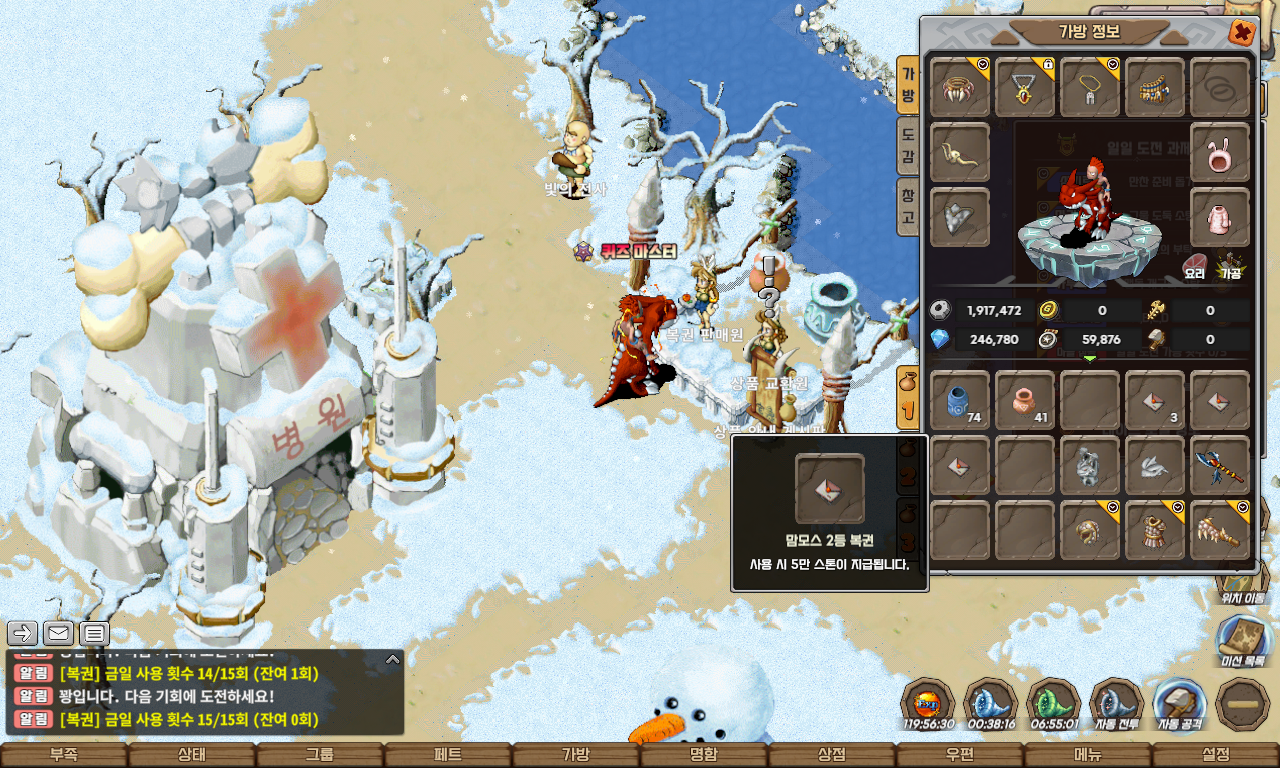Select the pink pot item stack of 41
Viewport: 1280px width, 768px height.
click(x=1025, y=401)
